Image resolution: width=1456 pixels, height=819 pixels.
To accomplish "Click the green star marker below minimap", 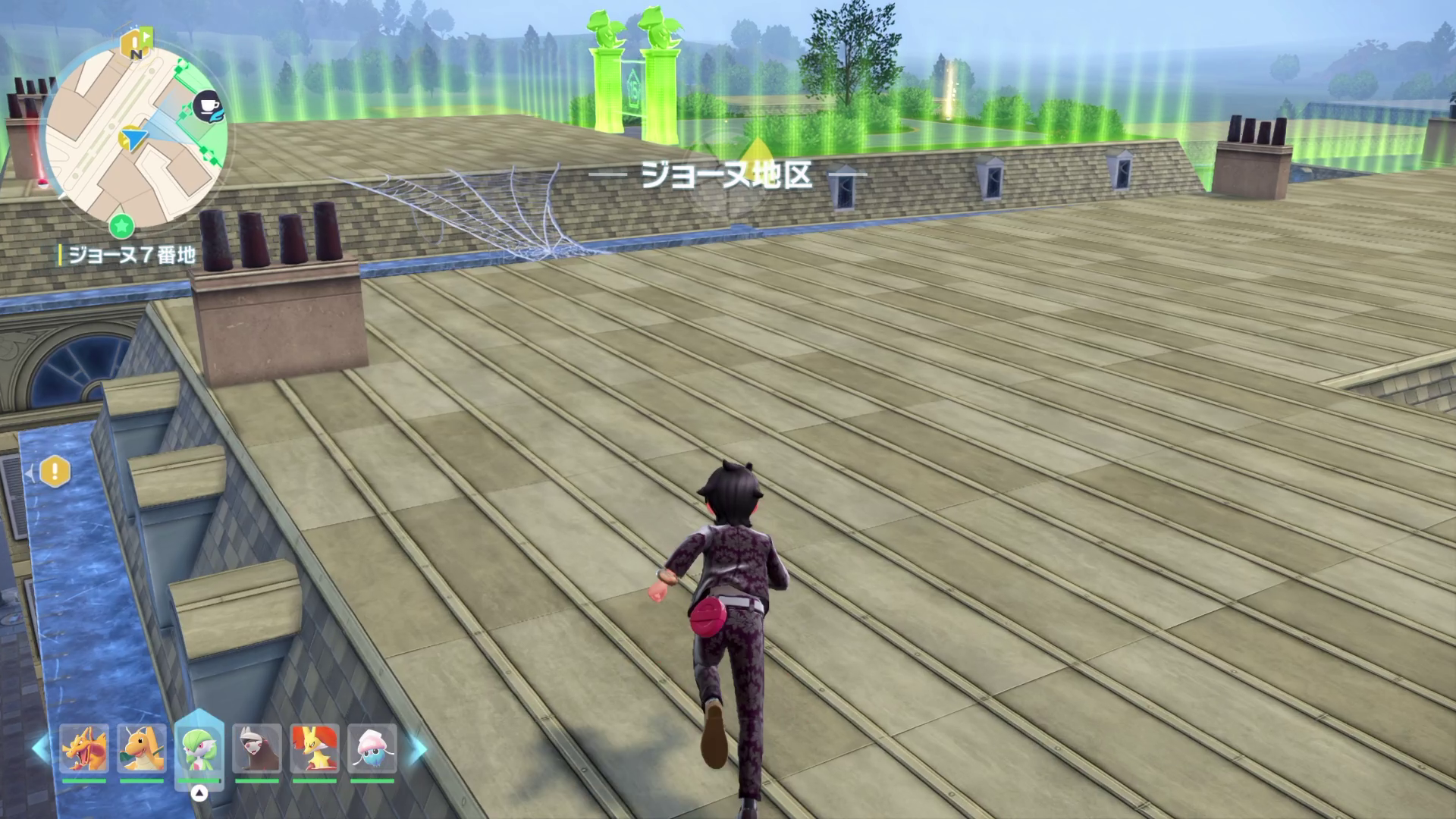I will coord(121,225).
